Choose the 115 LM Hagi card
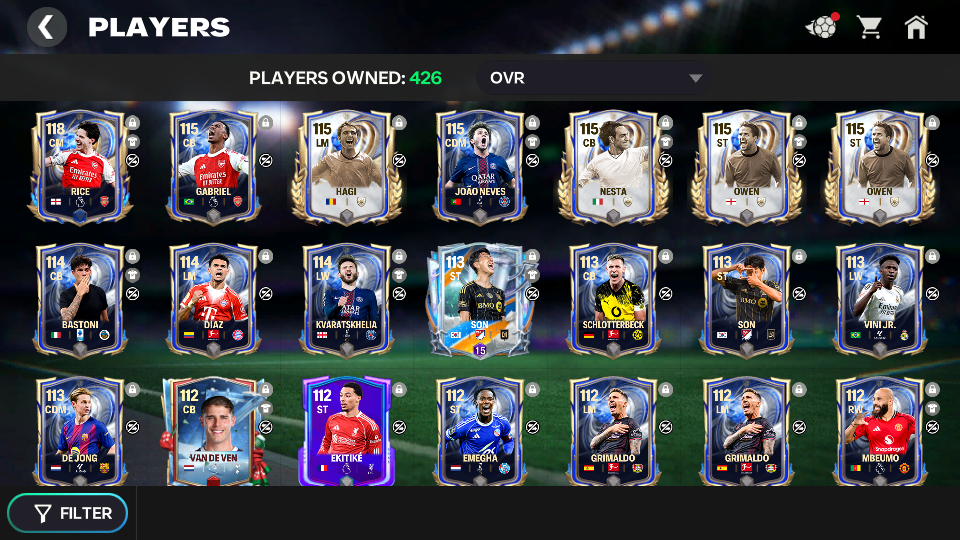Screen dimensions: 960x540 [x=346, y=165]
